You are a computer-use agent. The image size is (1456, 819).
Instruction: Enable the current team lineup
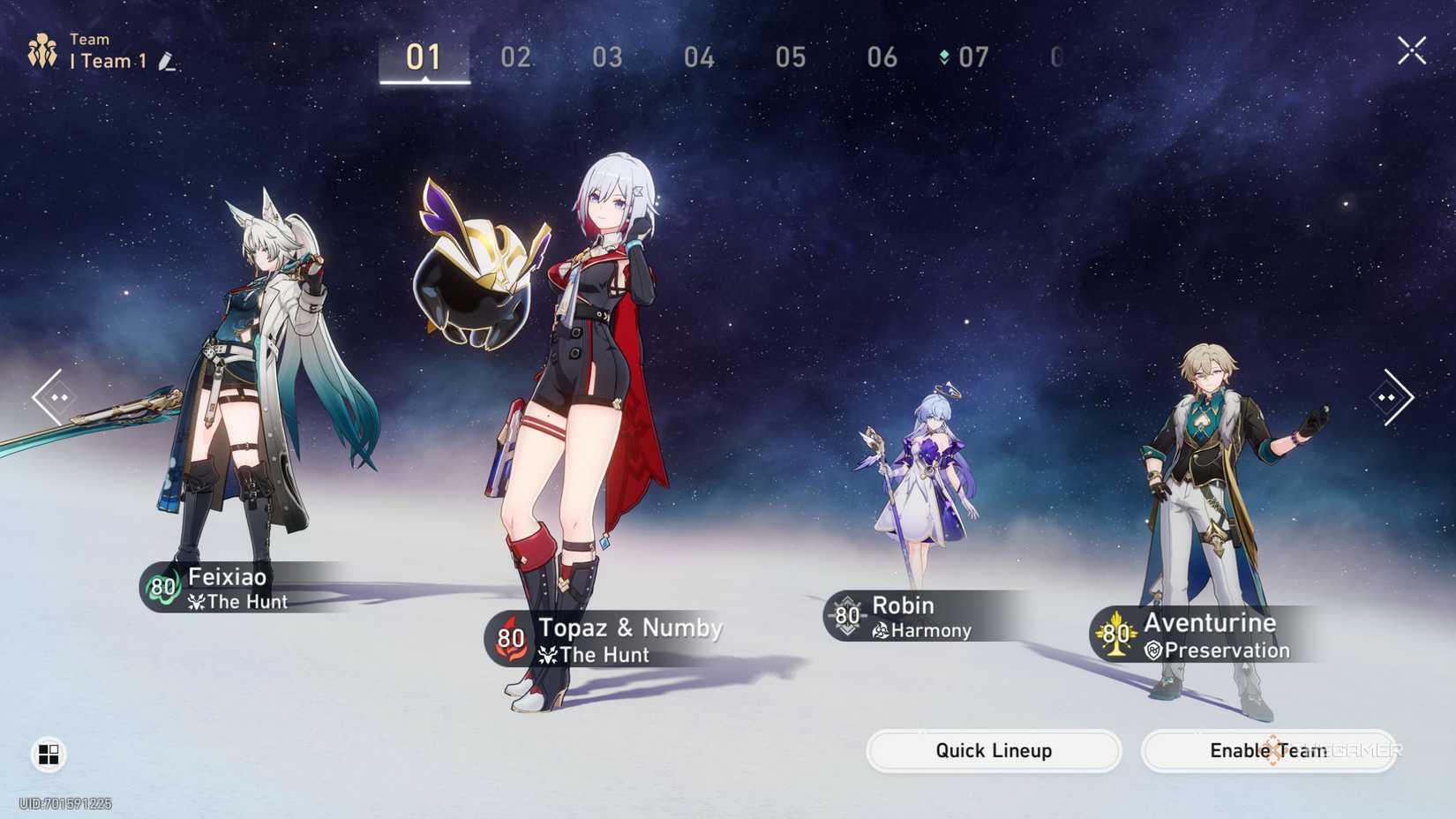pyautogui.click(x=1268, y=751)
